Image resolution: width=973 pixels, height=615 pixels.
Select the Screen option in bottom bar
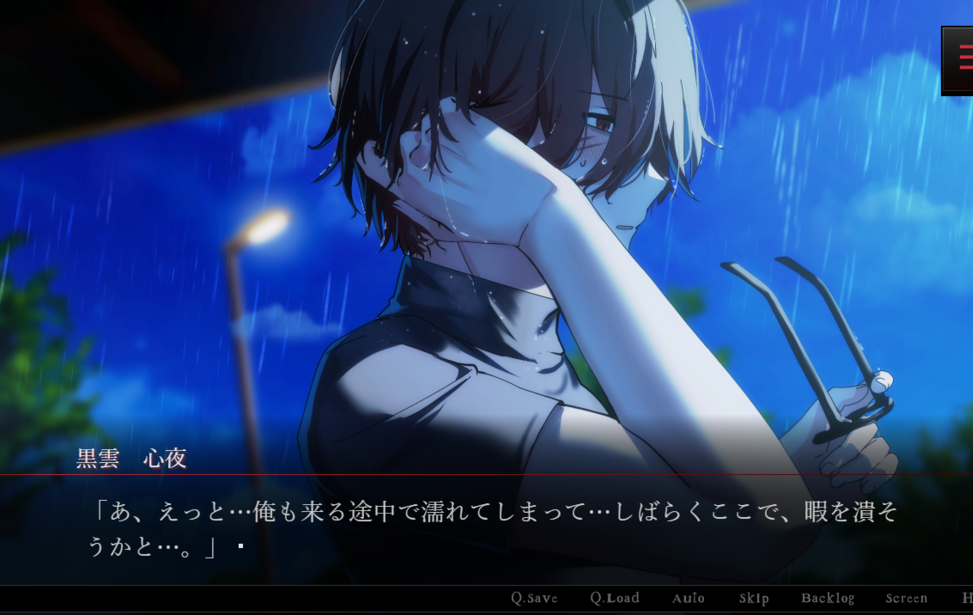click(906, 599)
